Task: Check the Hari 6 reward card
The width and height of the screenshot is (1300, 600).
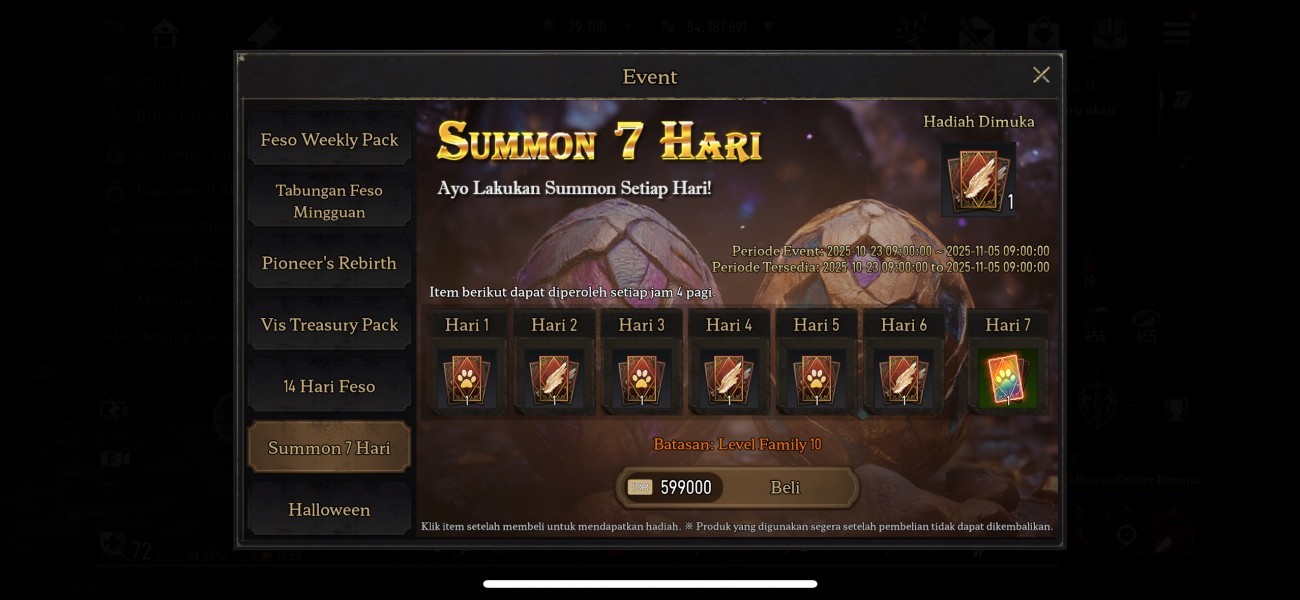Action: 903,379
